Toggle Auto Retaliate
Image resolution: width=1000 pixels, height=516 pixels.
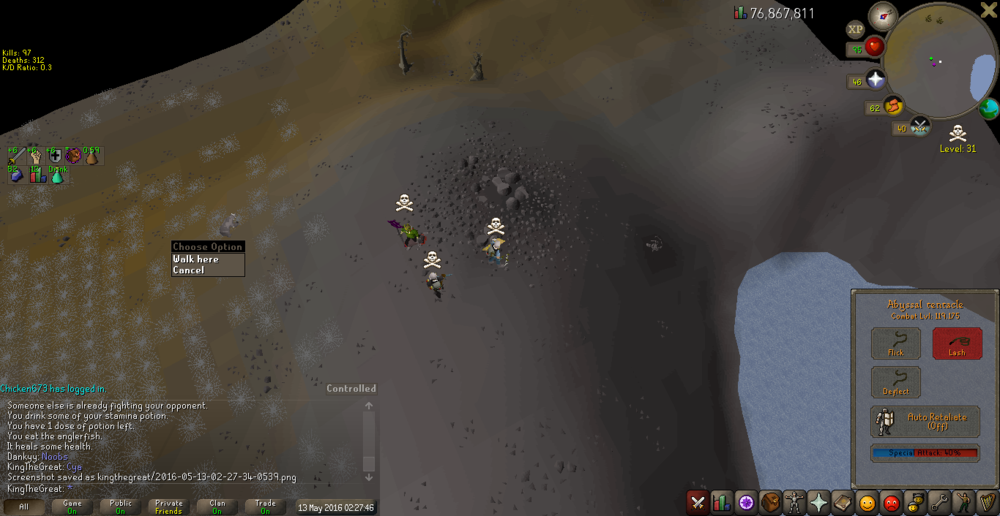click(x=925, y=421)
